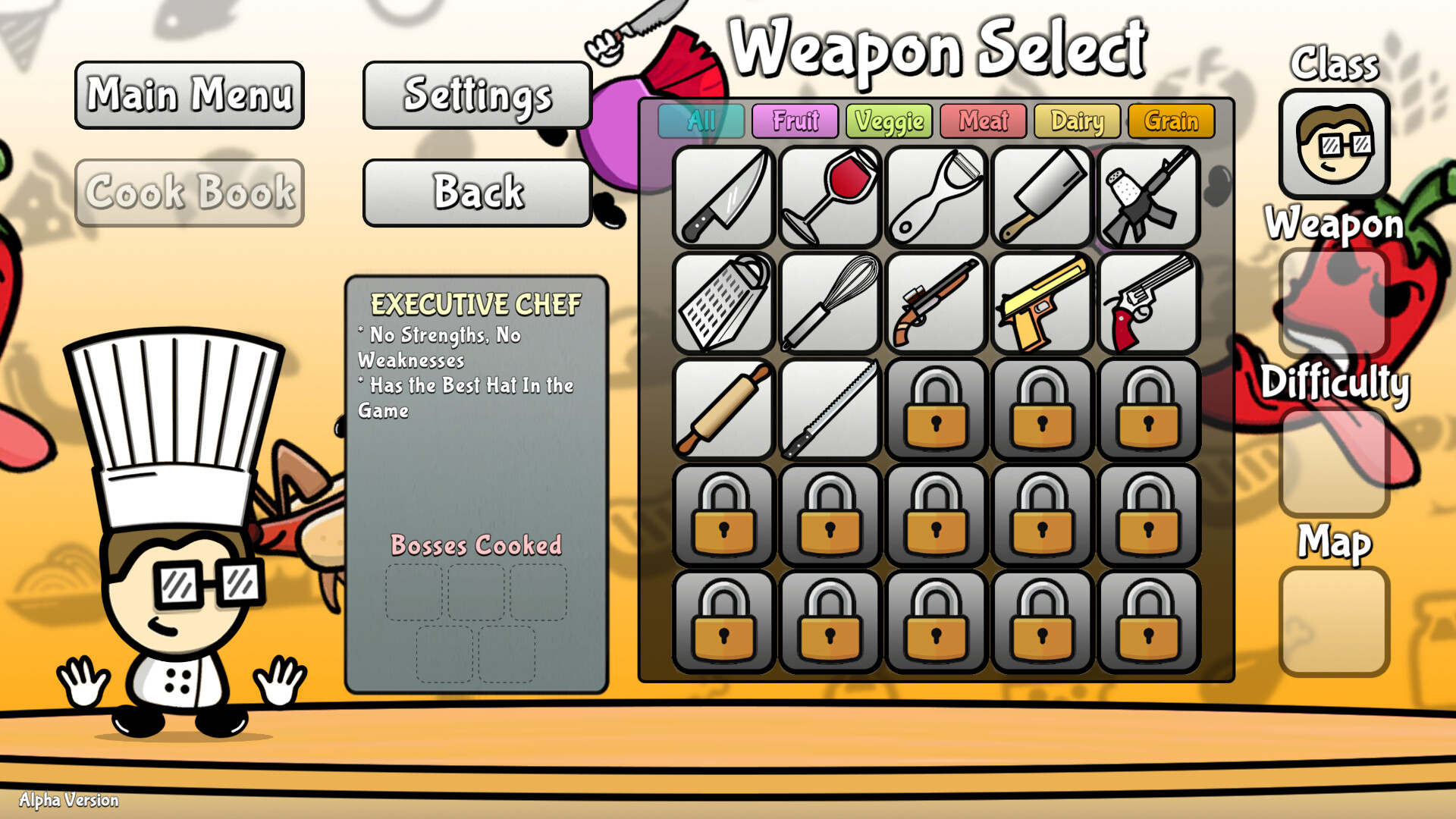The image size is (1456, 819).
Task: Select the salt rifle weapon
Action: click(x=1147, y=197)
